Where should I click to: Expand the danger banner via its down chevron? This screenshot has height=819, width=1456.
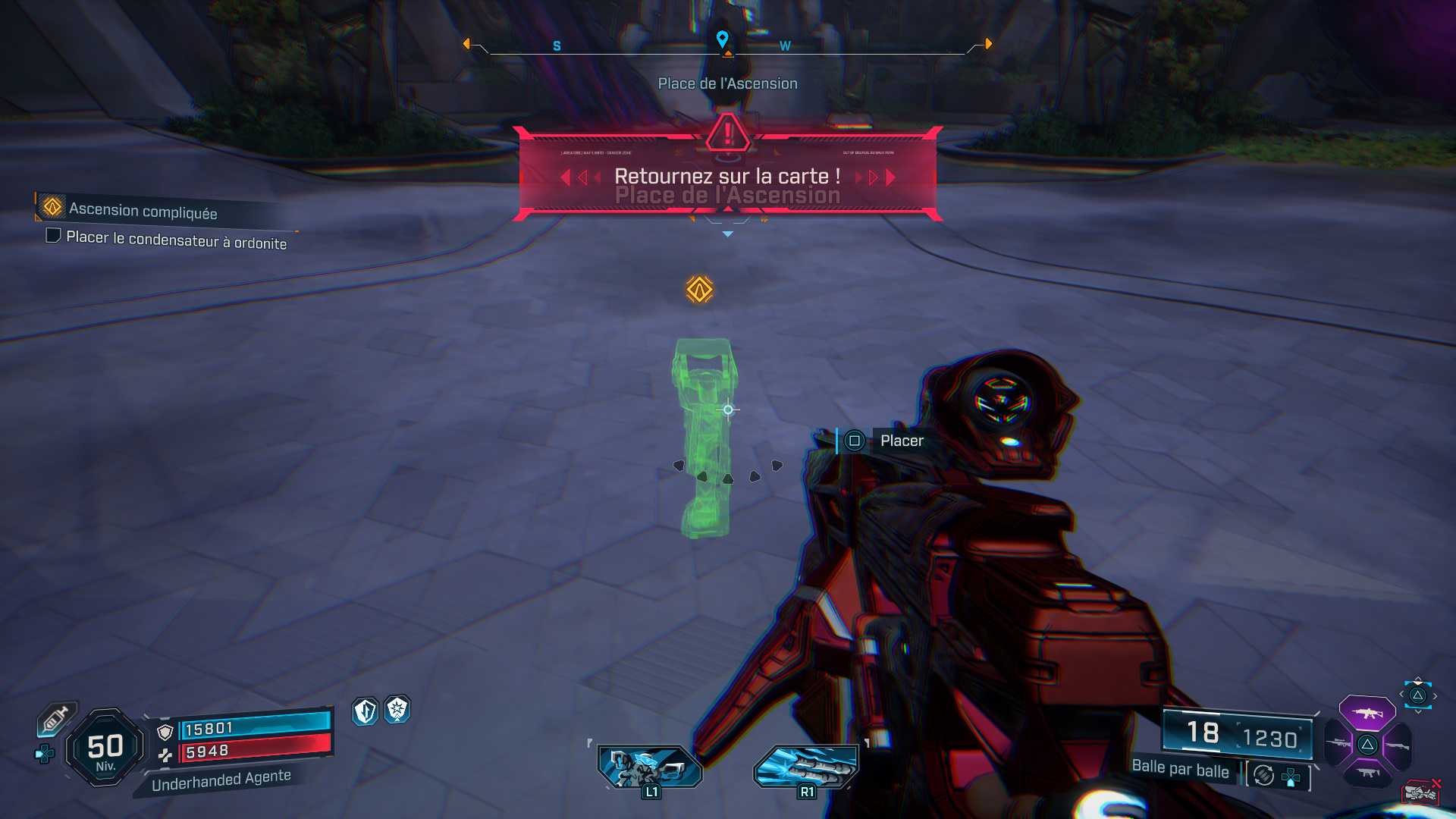[x=728, y=234]
